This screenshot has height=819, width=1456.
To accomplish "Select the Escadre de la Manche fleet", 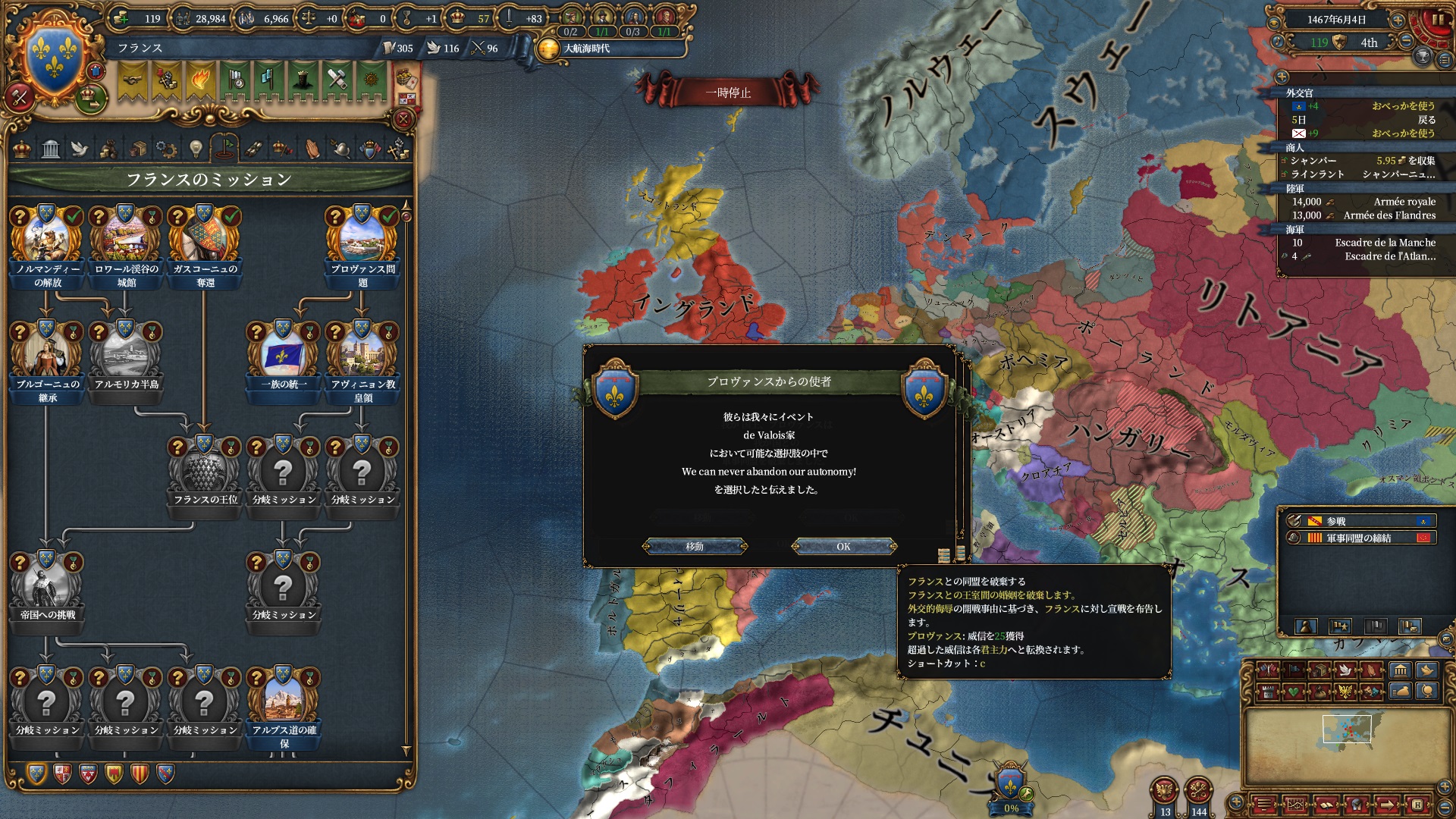I will click(1363, 243).
